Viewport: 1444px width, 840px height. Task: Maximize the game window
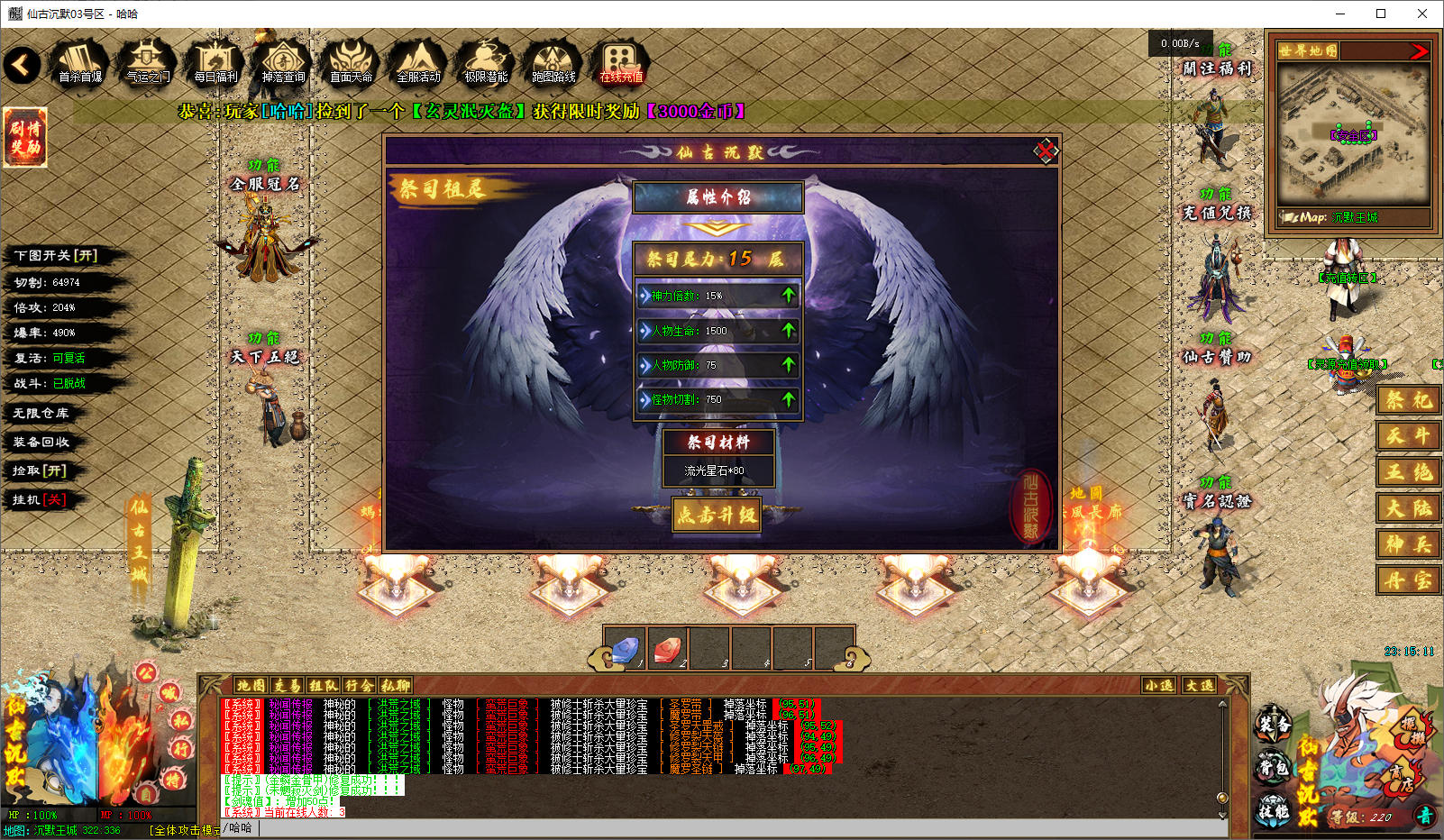[x=1380, y=14]
